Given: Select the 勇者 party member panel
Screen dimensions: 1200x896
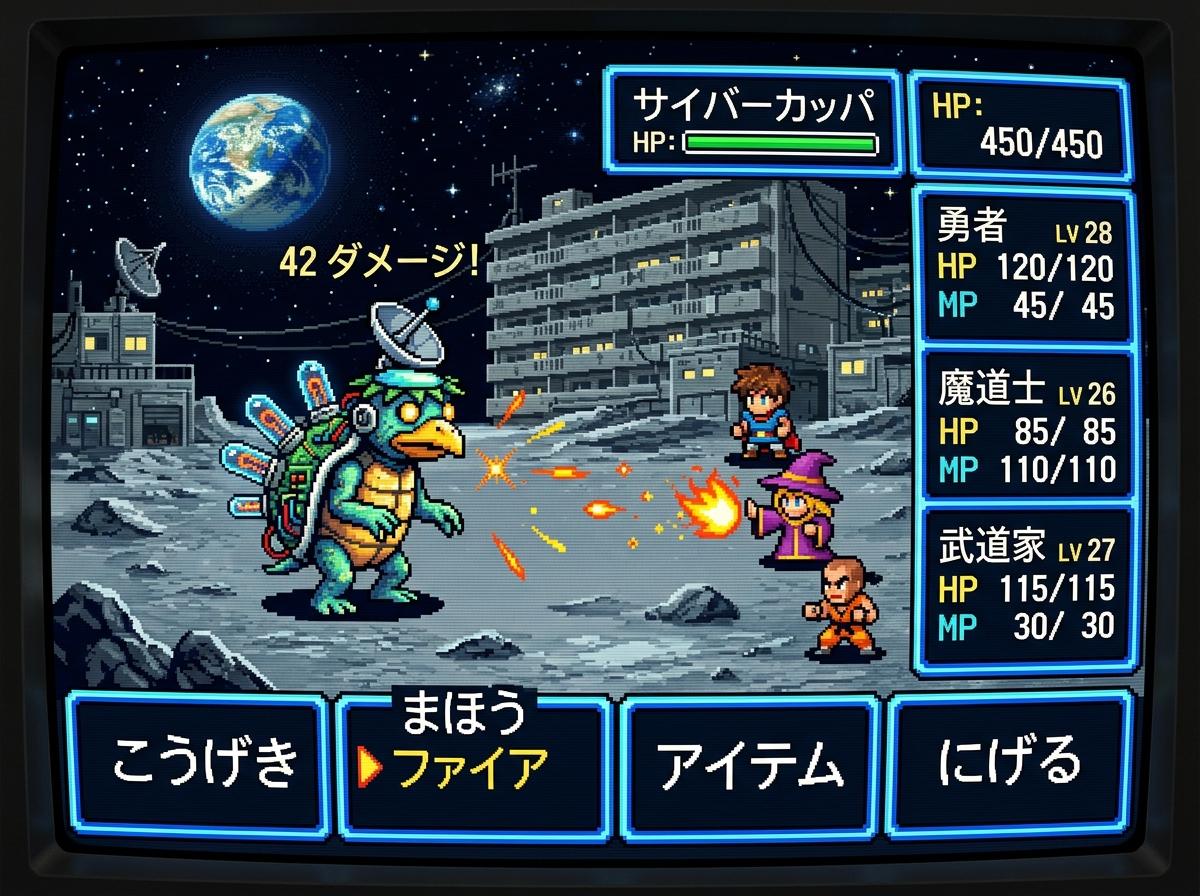Looking at the screenshot, I should [1025, 268].
